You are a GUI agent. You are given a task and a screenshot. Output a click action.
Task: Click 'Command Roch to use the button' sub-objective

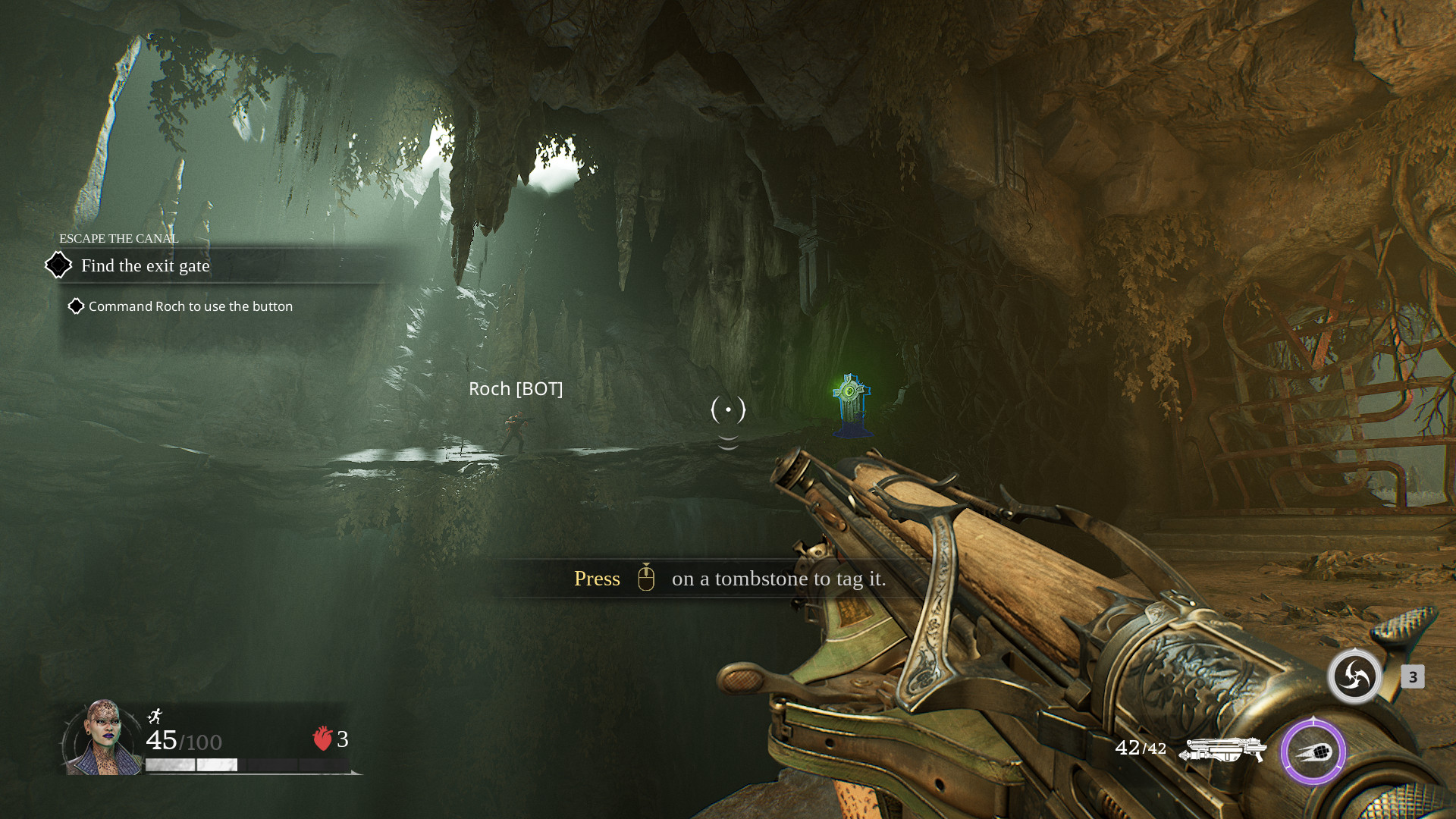(x=190, y=306)
